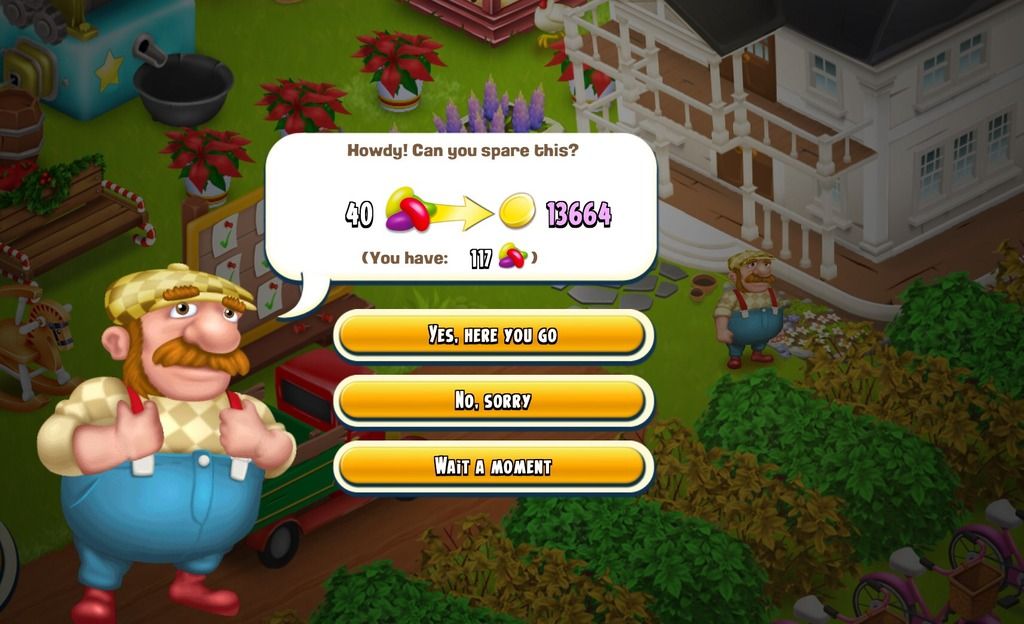Choose the "Wait a moment" option
1024x624 pixels.
[492, 466]
